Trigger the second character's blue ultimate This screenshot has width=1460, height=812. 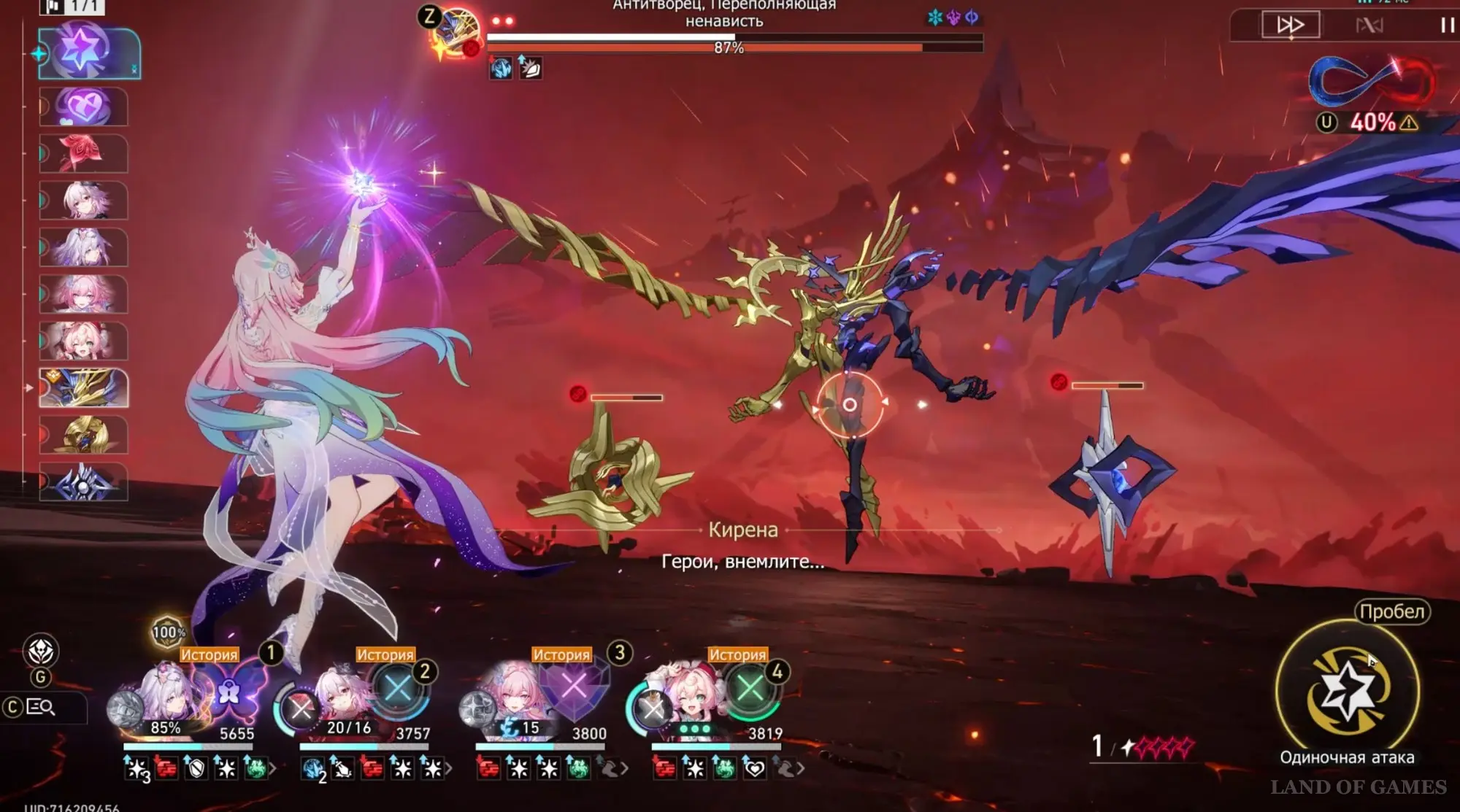[x=398, y=689]
